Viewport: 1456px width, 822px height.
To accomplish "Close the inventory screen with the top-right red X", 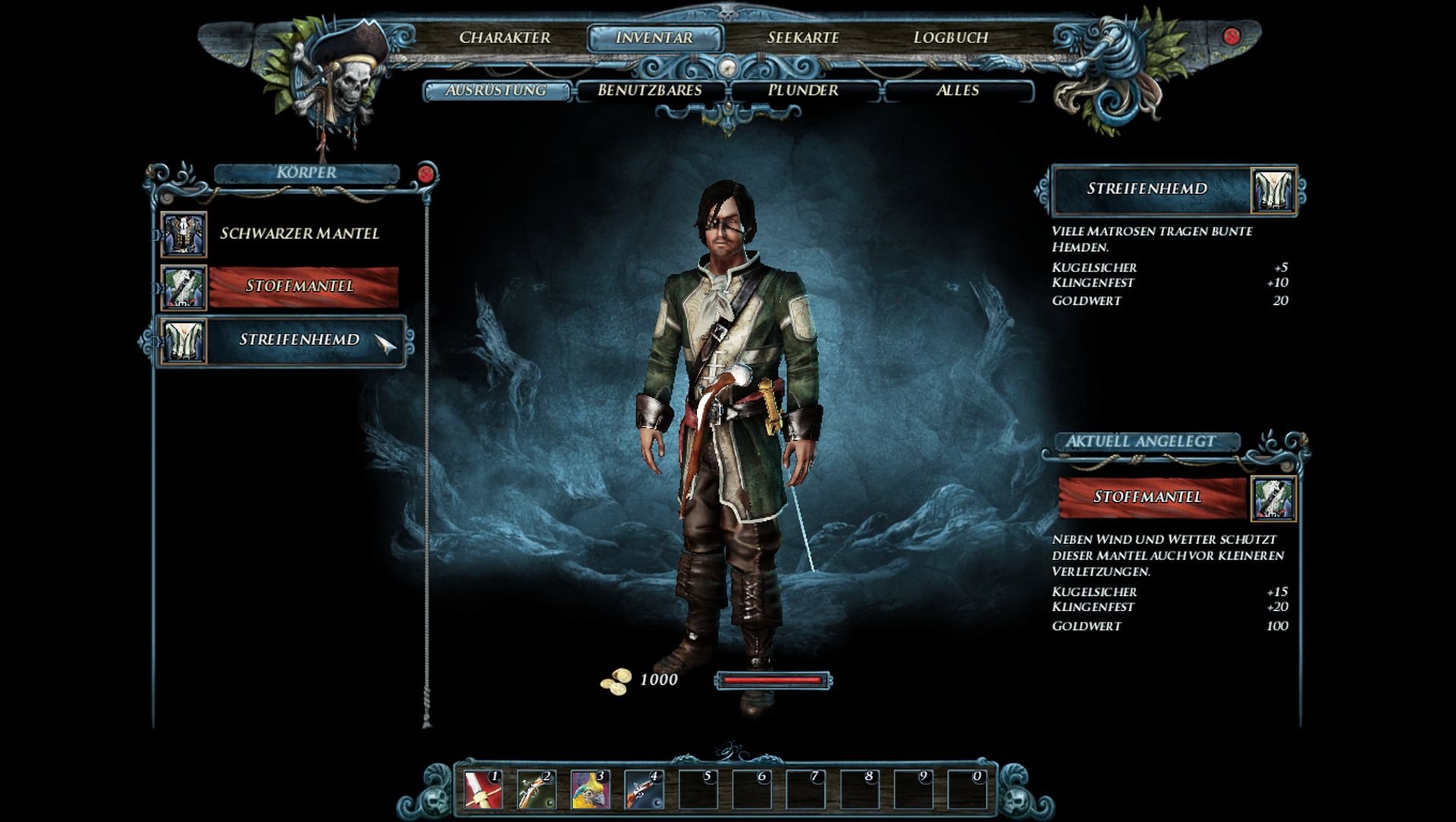I will tap(1232, 36).
